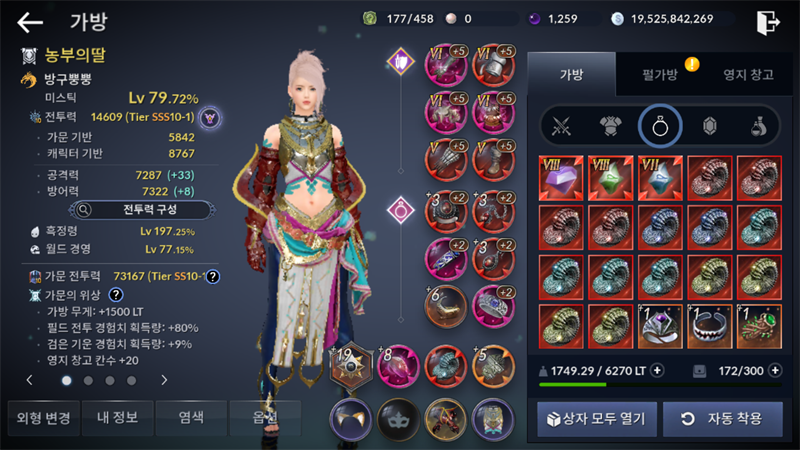
Task: Select the purple VIII gem item
Action: [x=560, y=178]
